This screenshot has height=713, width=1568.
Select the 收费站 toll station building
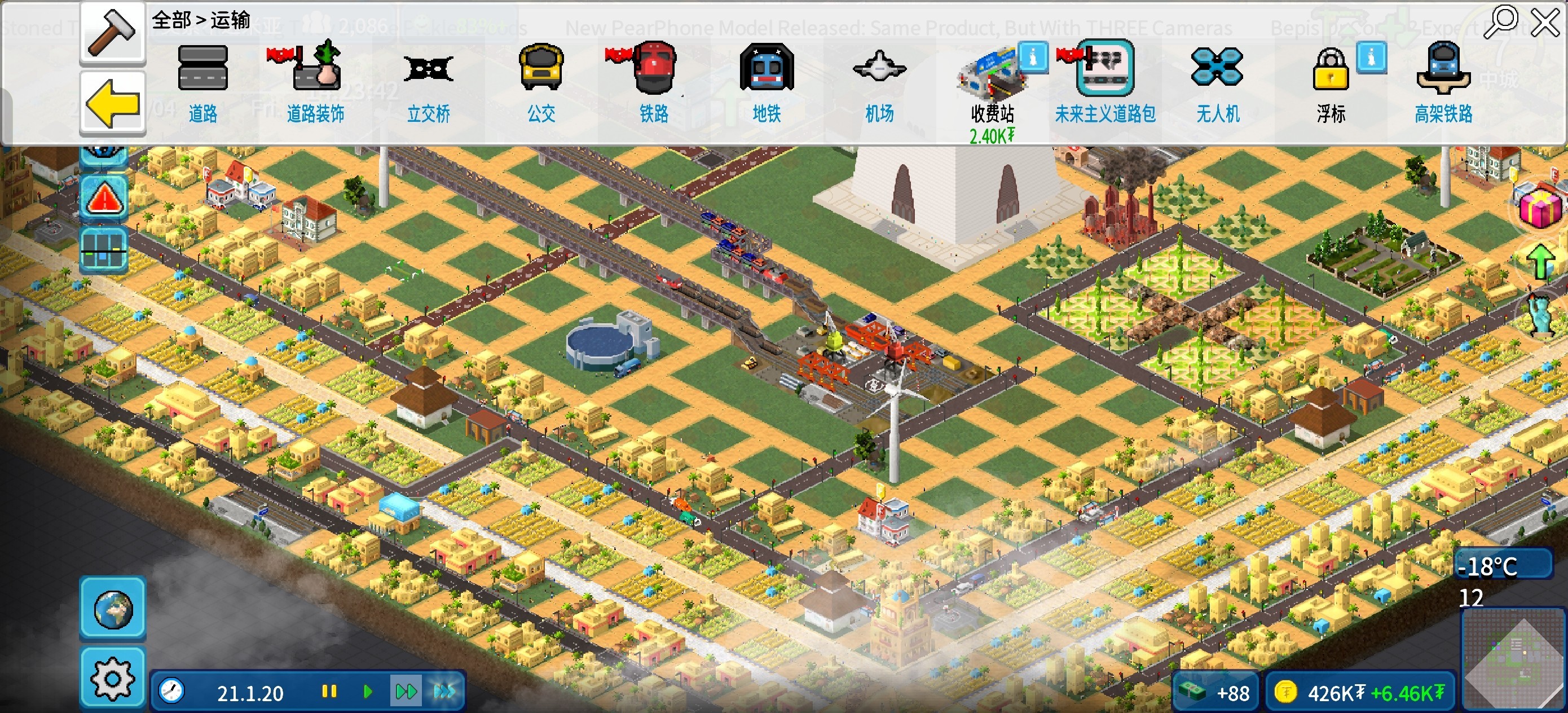coord(992,85)
